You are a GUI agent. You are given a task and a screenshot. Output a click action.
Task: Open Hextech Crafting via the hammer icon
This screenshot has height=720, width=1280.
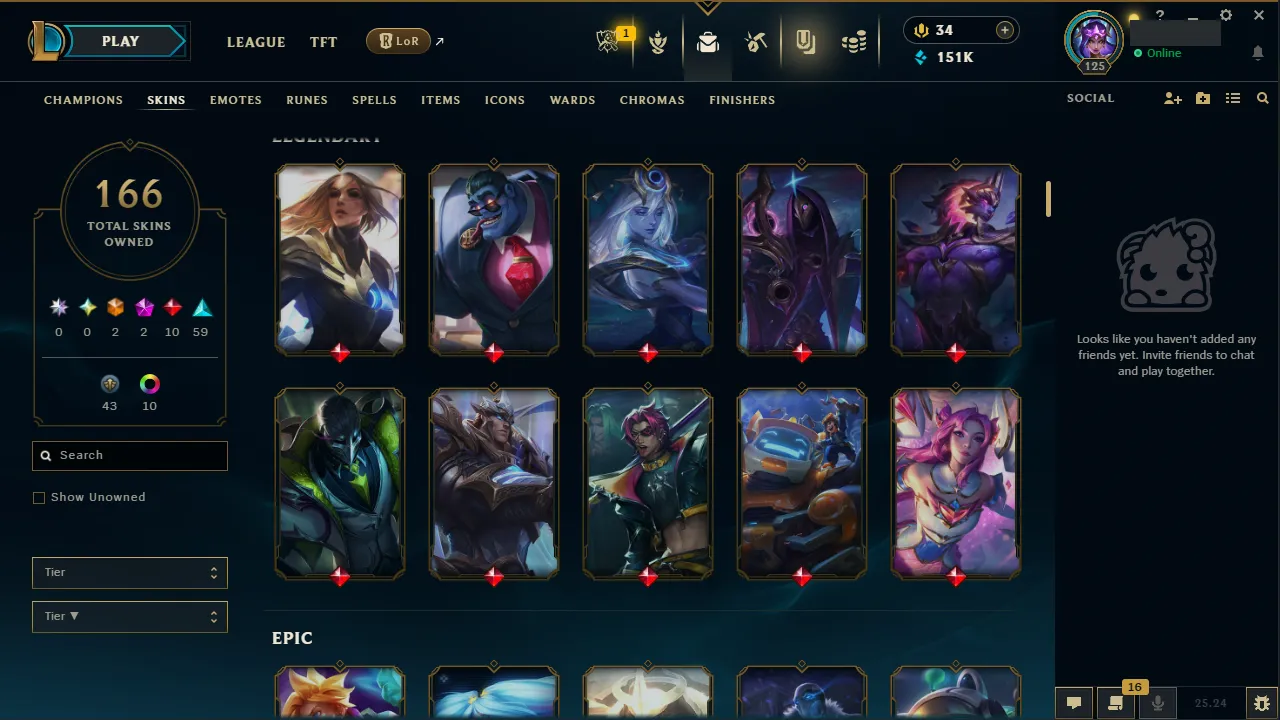click(756, 42)
